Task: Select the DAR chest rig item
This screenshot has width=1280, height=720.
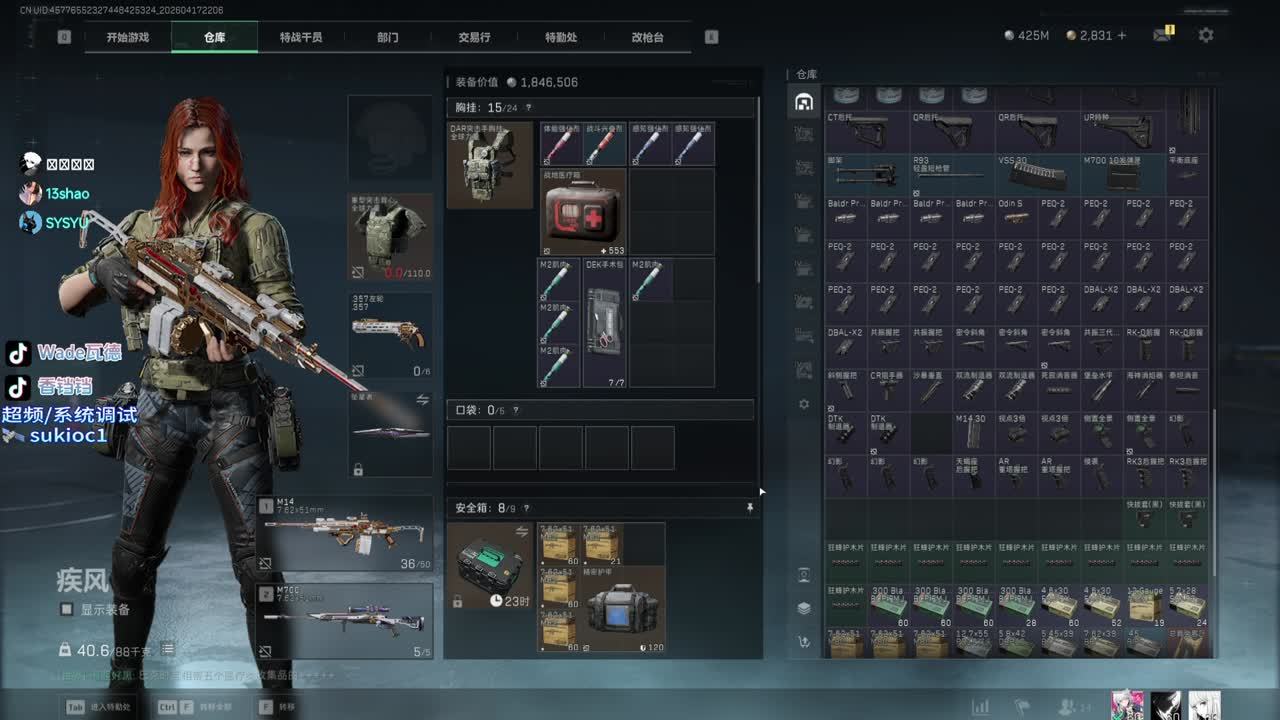Action: [x=489, y=165]
